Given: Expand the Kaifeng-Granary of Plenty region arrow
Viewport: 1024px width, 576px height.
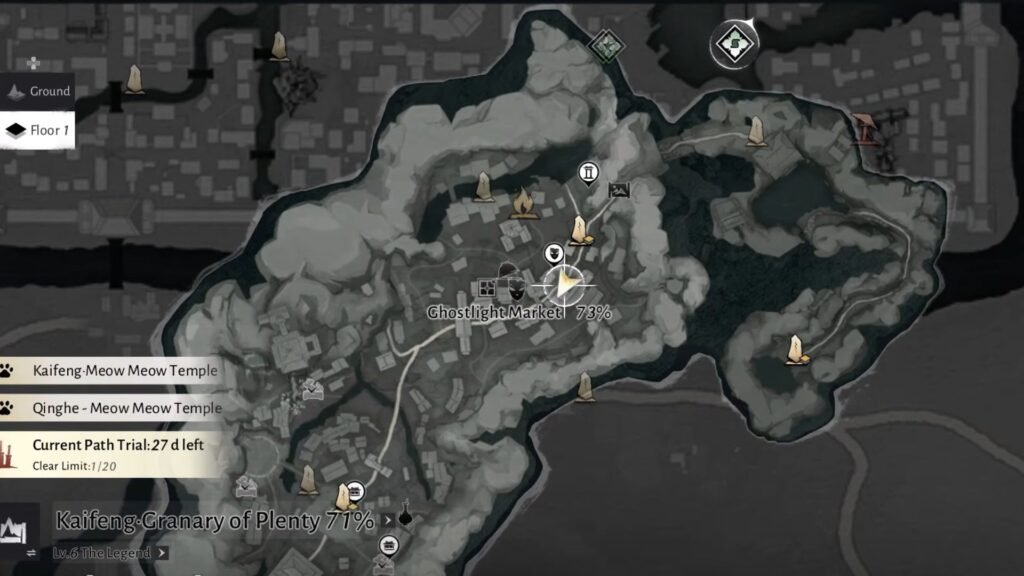Looking at the screenshot, I should click(388, 521).
